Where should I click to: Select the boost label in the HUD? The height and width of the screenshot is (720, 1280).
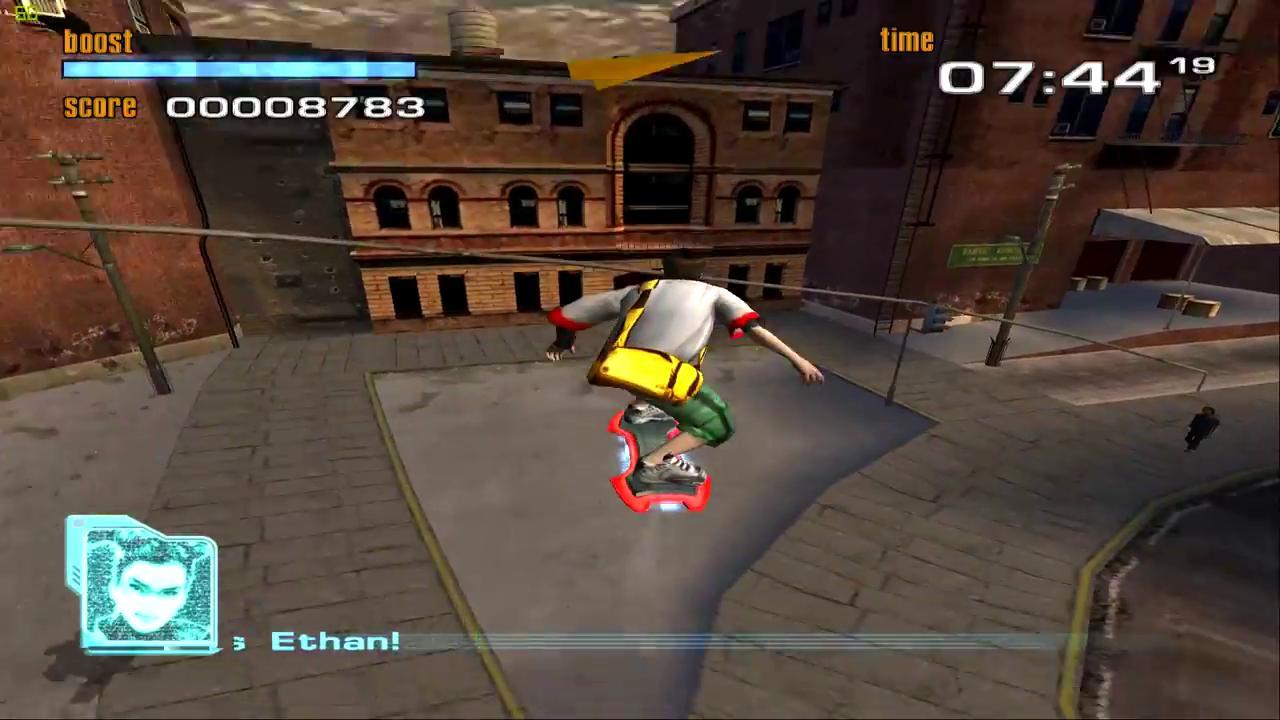98,41
